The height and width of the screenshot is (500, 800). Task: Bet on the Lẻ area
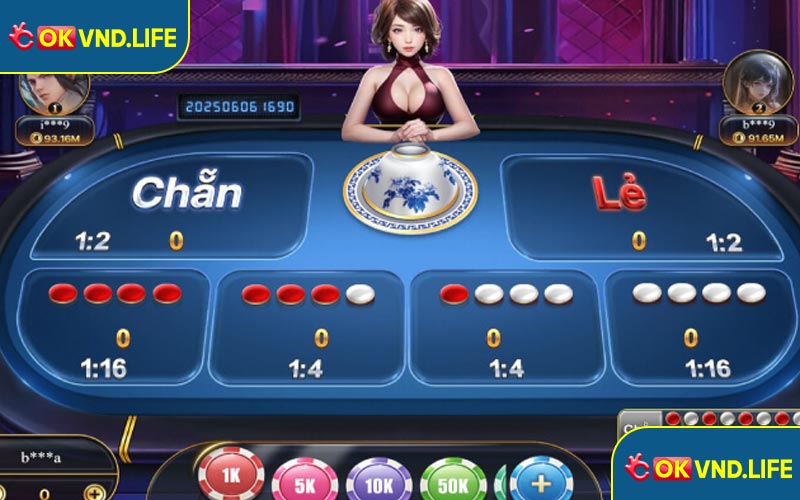tap(640, 207)
